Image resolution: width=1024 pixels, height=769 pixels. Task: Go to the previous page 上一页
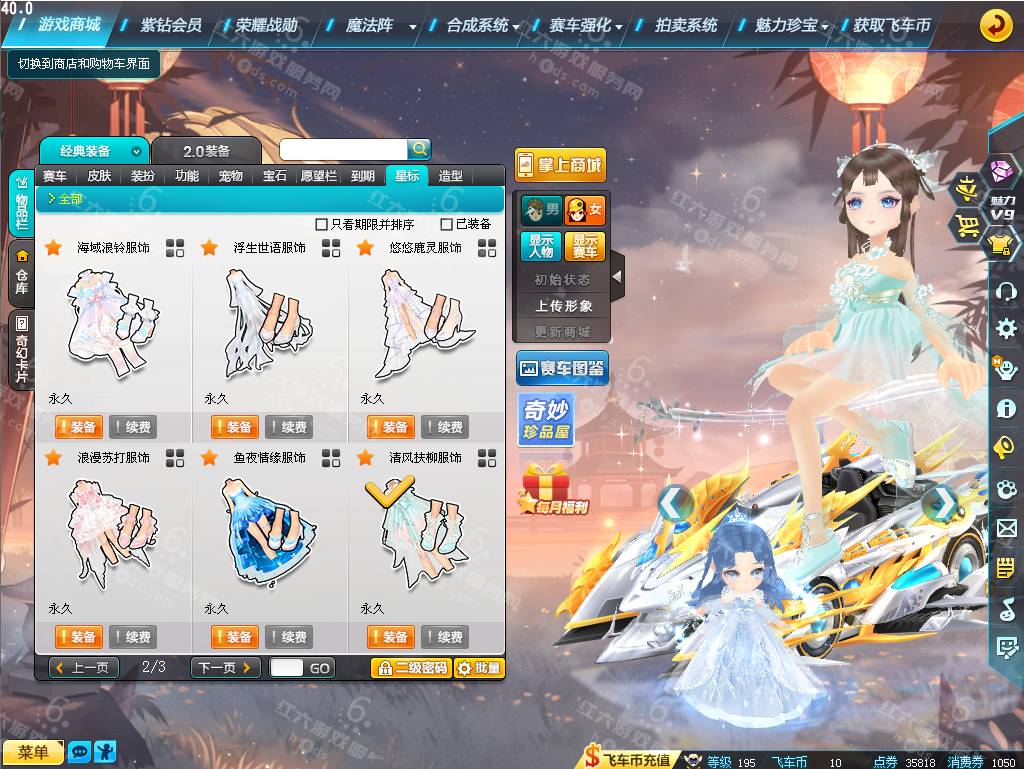tap(85, 667)
